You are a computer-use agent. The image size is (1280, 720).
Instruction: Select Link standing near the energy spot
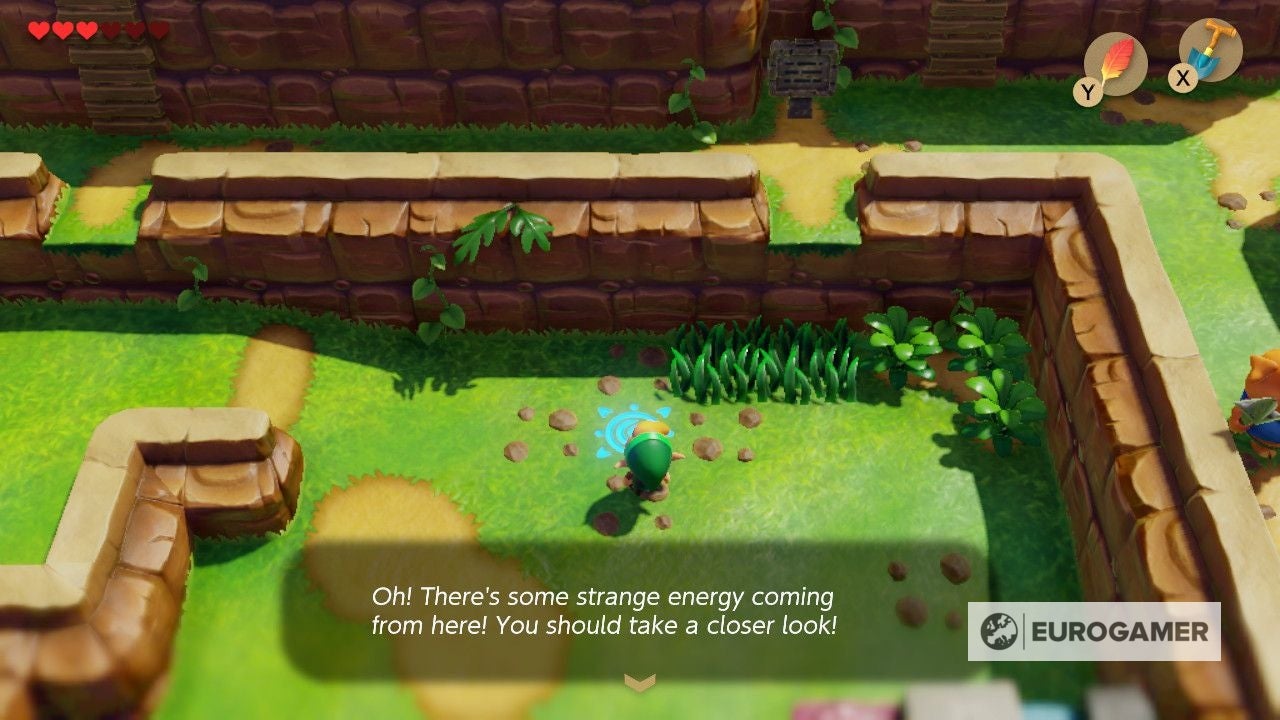645,455
